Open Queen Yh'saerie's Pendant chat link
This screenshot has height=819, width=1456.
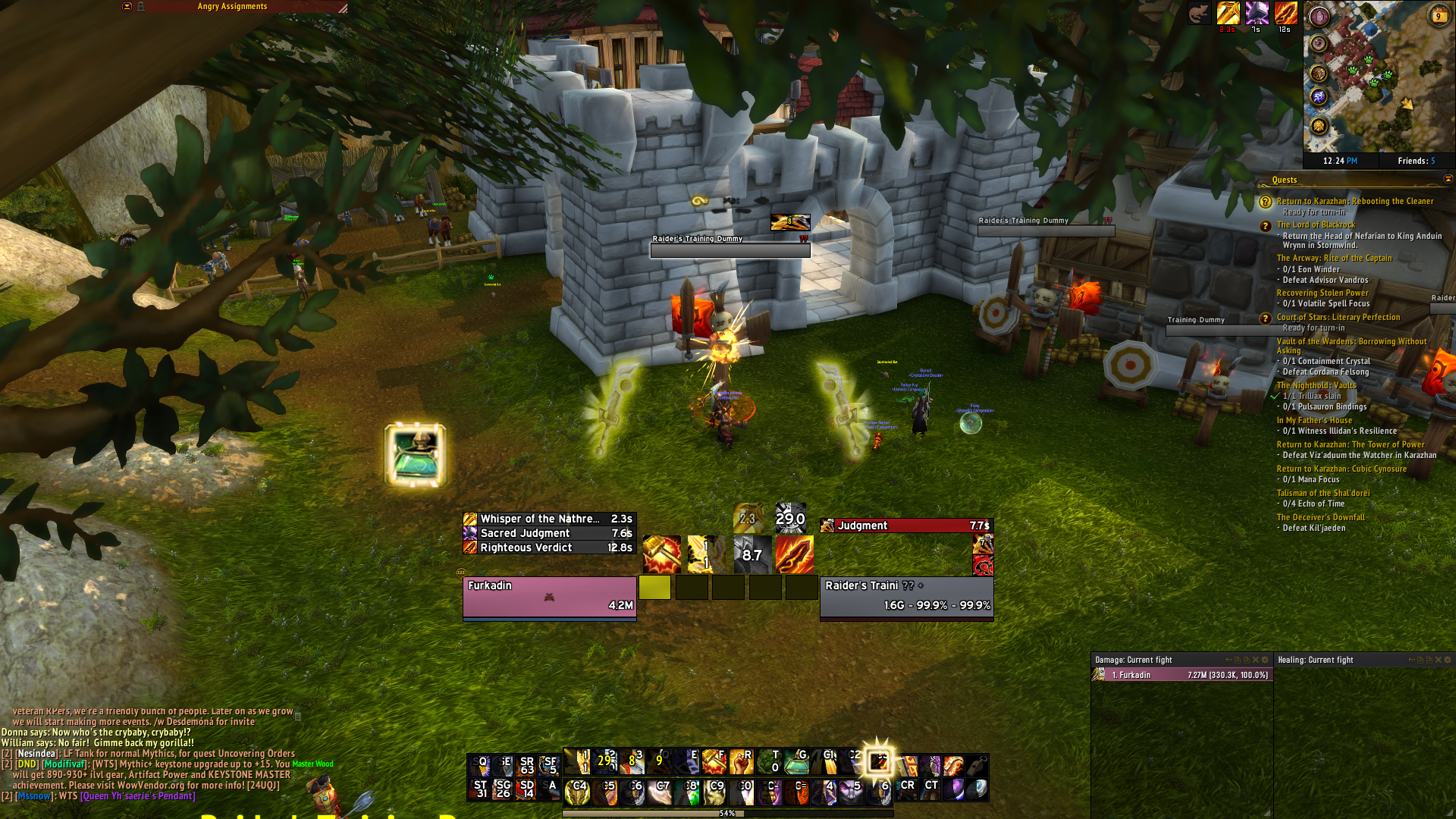click(x=137, y=796)
